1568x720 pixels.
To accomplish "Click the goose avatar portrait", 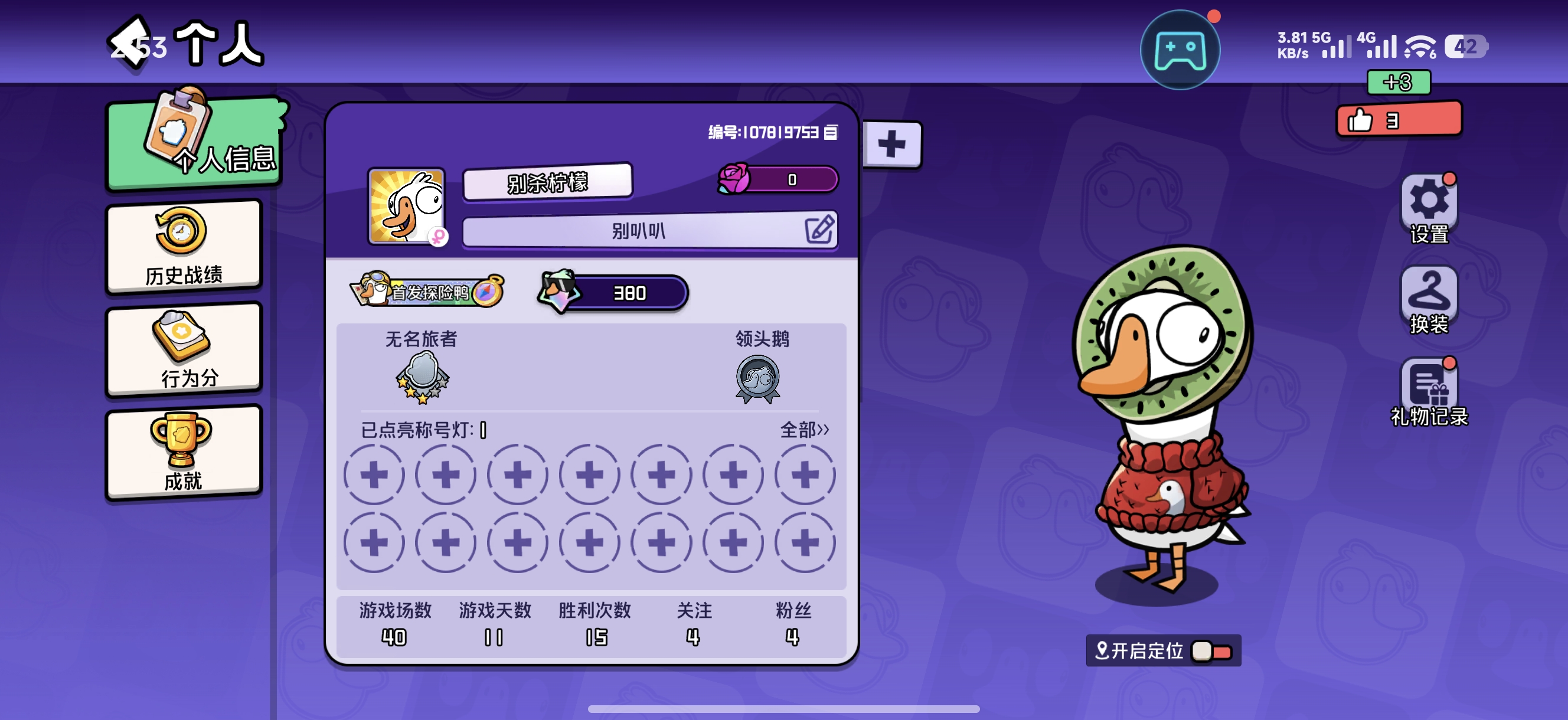I will (407, 207).
